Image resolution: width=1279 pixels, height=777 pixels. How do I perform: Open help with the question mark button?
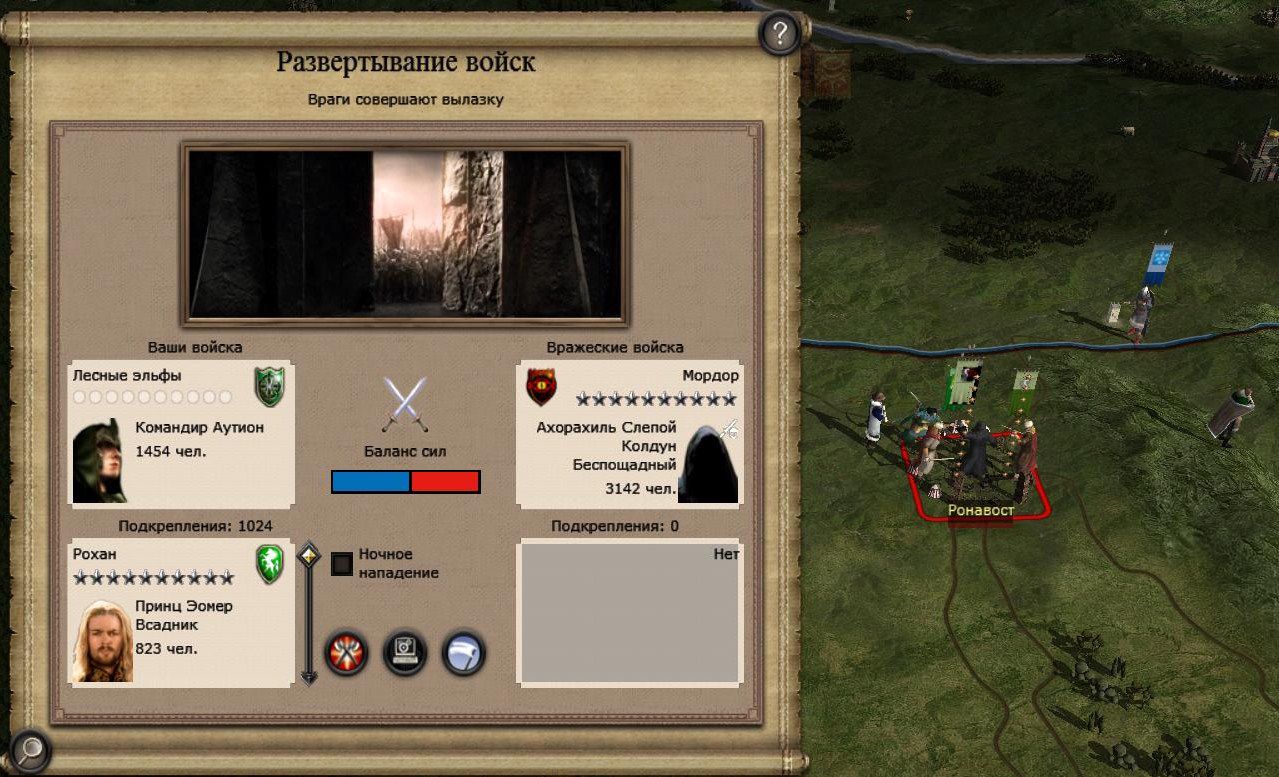pos(779,34)
